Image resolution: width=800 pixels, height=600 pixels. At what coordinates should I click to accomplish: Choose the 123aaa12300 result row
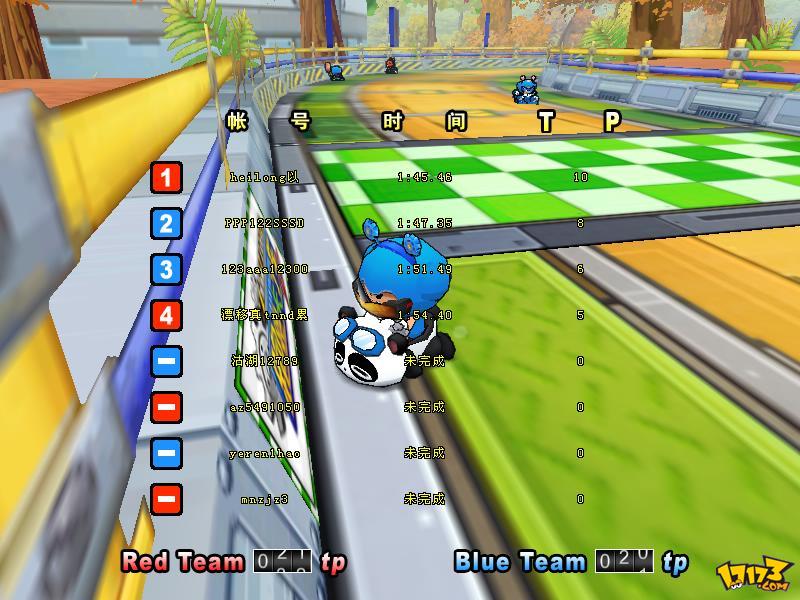[x=264, y=269]
